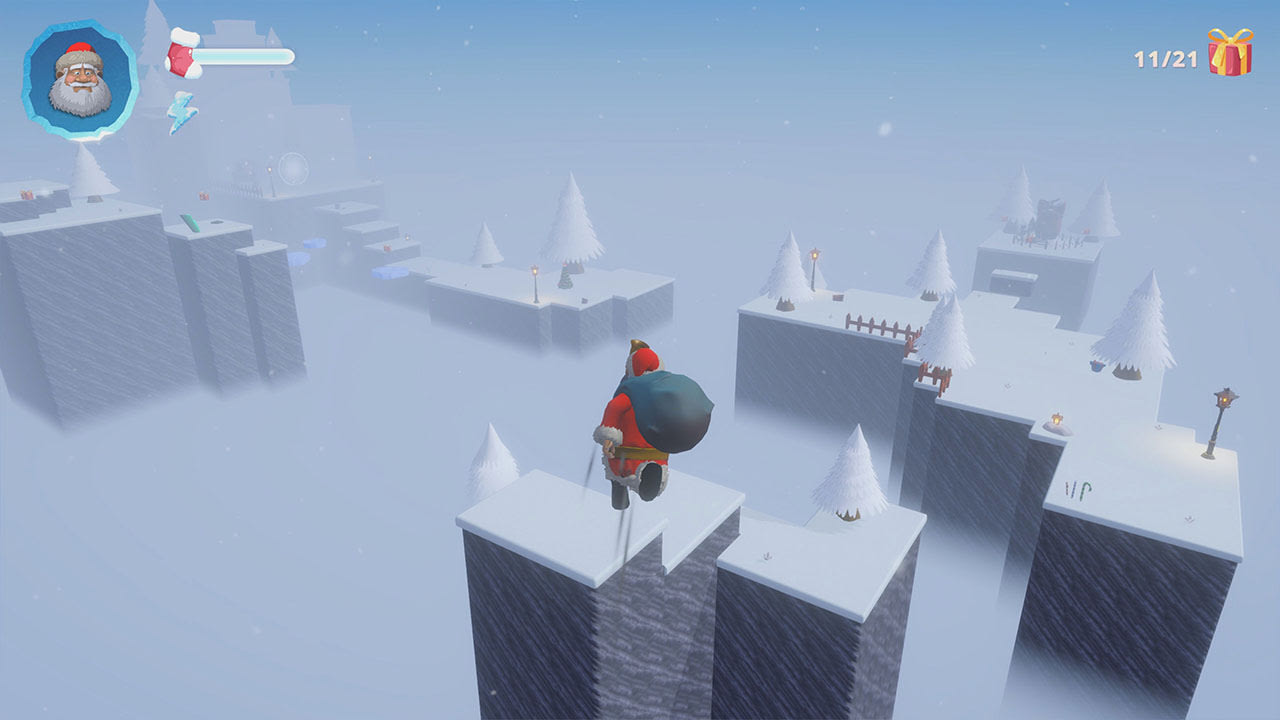Click the red wooden fence on the cliff
The height and width of the screenshot is (720, 1280).
876,325
